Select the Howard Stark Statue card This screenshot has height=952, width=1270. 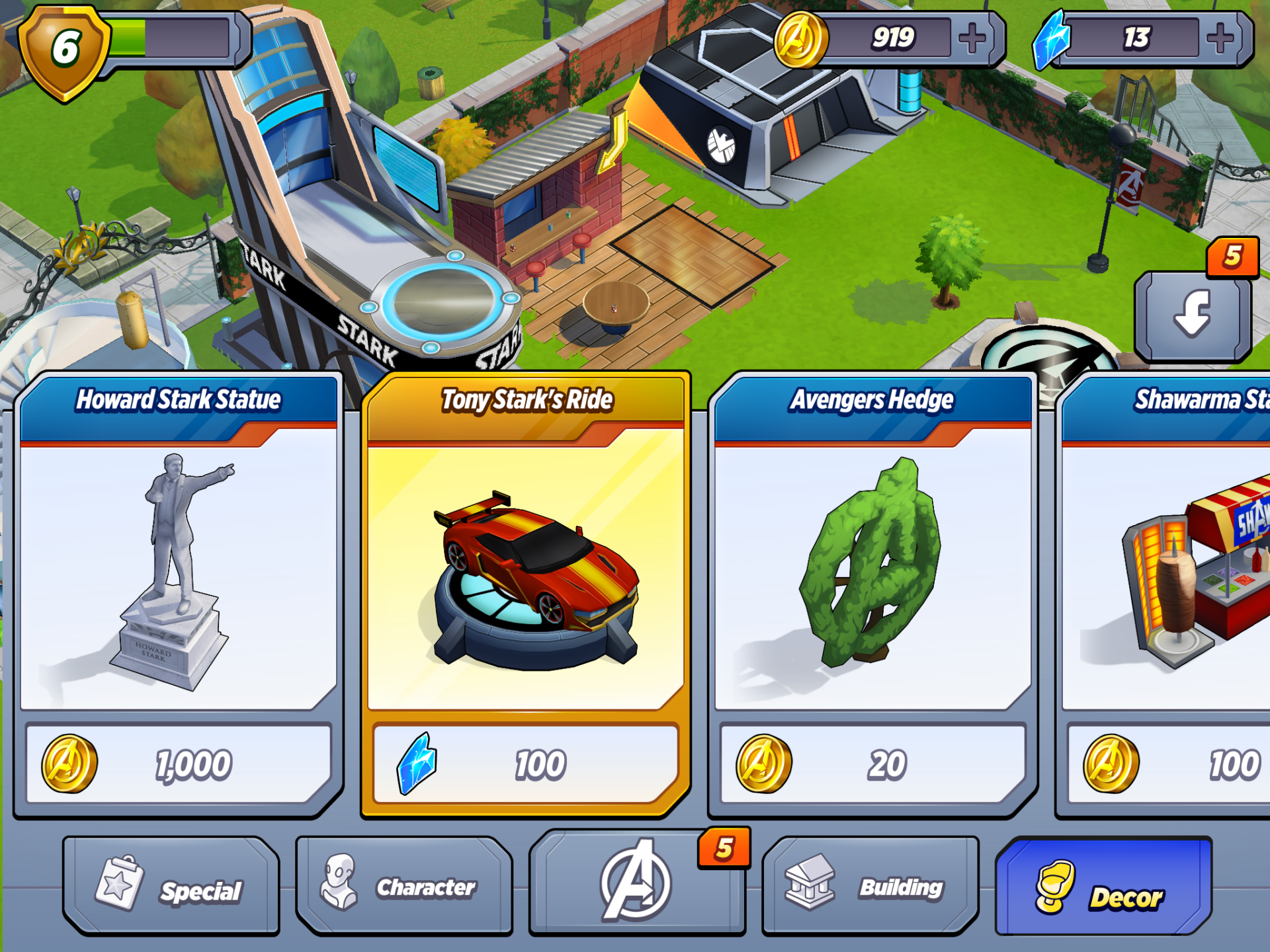[179, 569]
